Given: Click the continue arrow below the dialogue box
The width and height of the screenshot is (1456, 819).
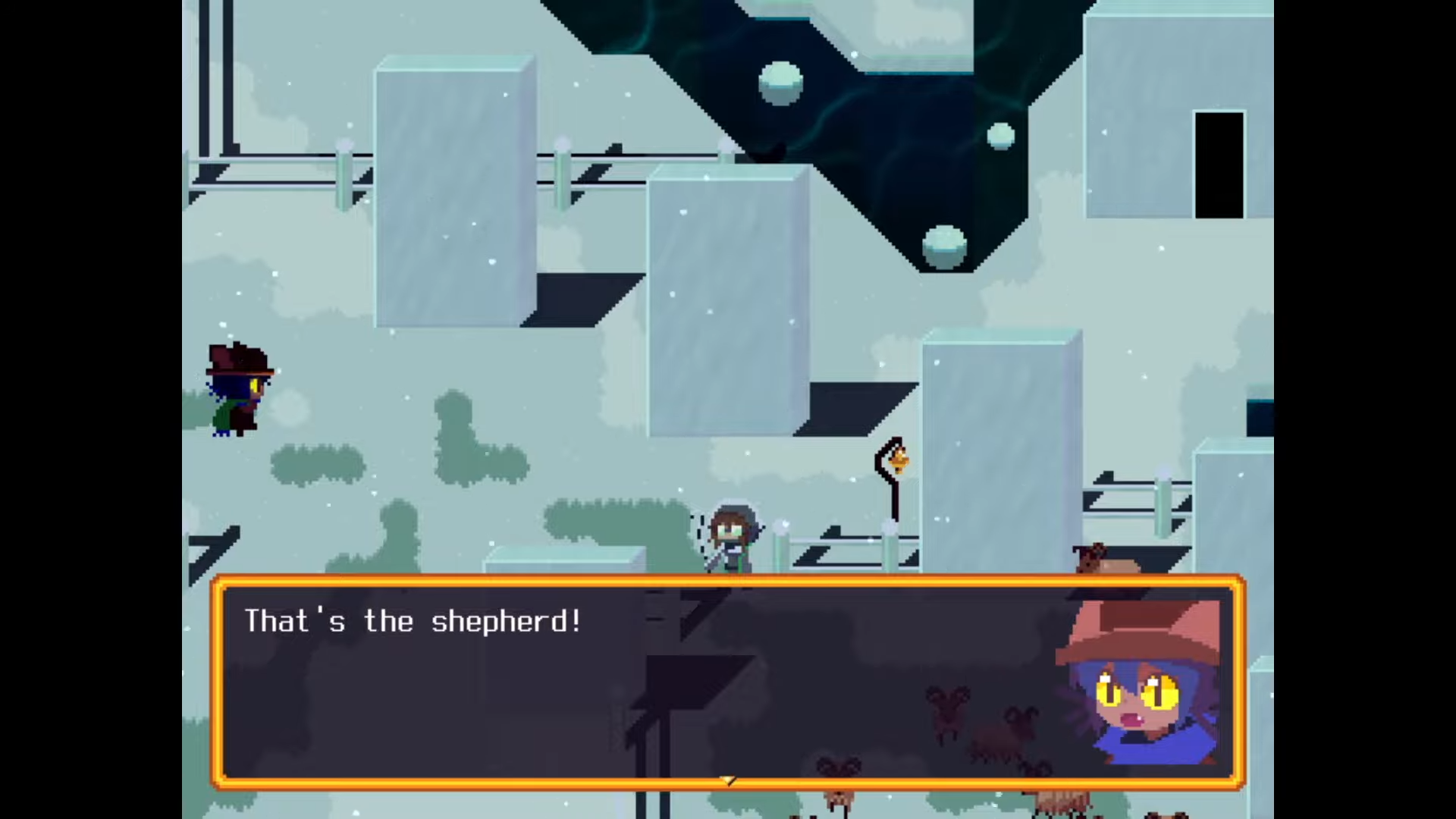Looking at the screenshot, I should coord(726,780).
